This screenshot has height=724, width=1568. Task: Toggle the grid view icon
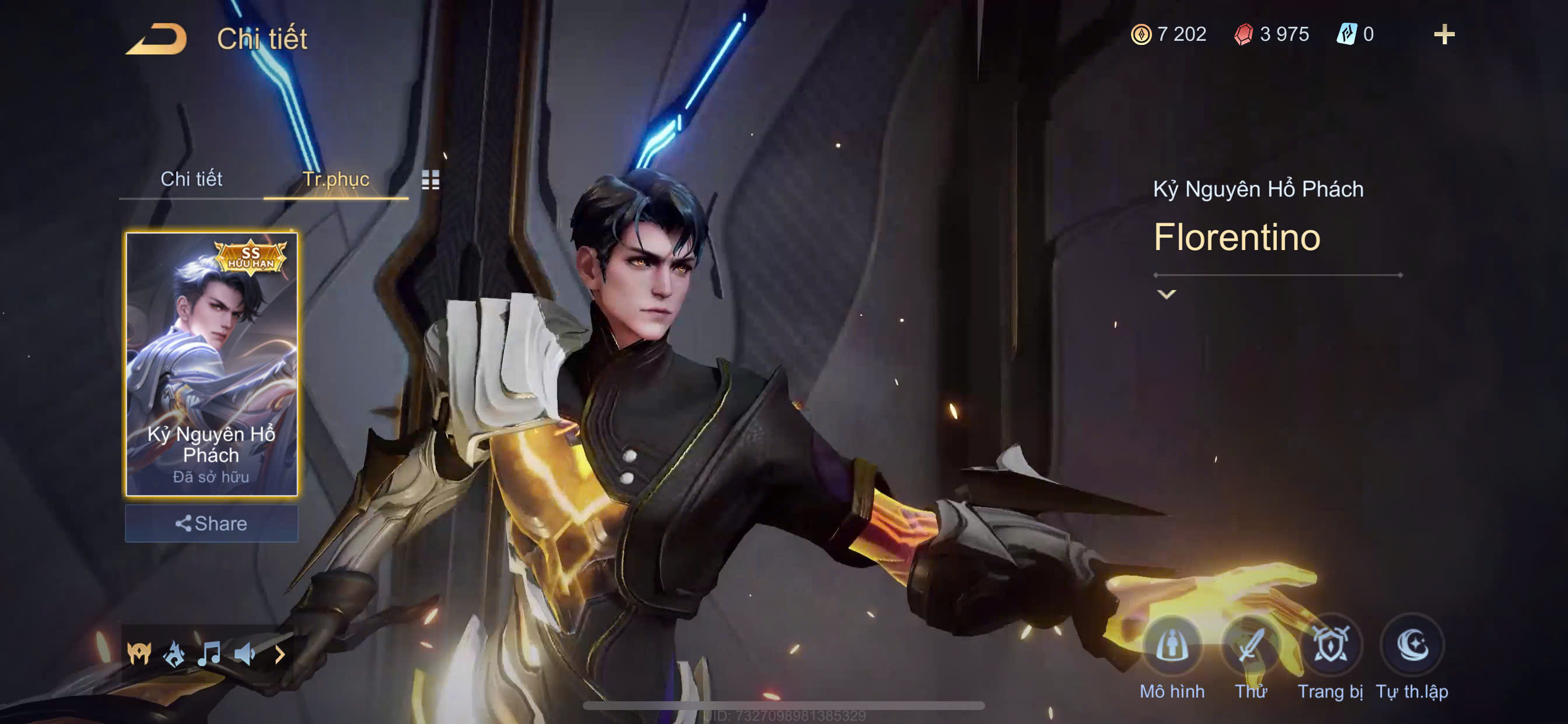pos(430,180)
